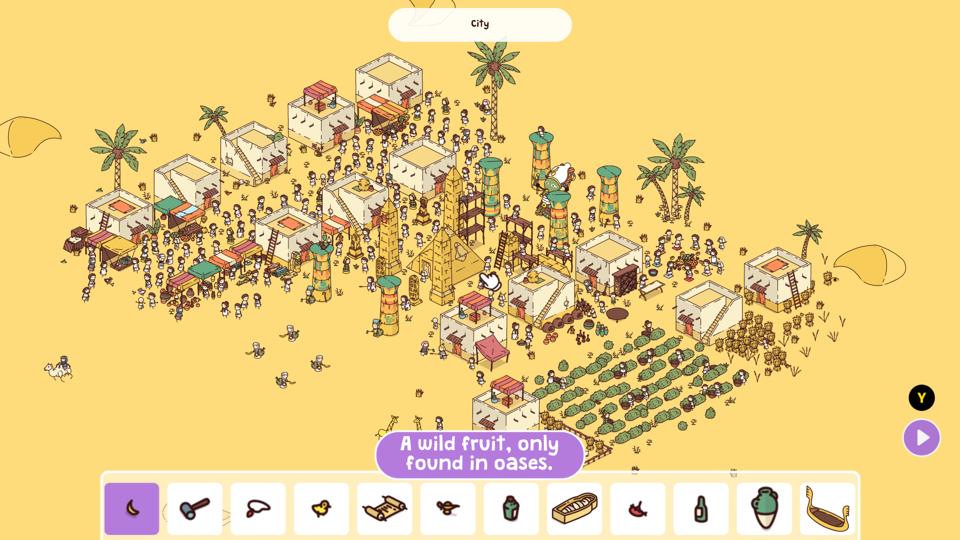Viewport: 960px width, 540px height.
Task: Select the banana item in the target bar
Action: 132,509
